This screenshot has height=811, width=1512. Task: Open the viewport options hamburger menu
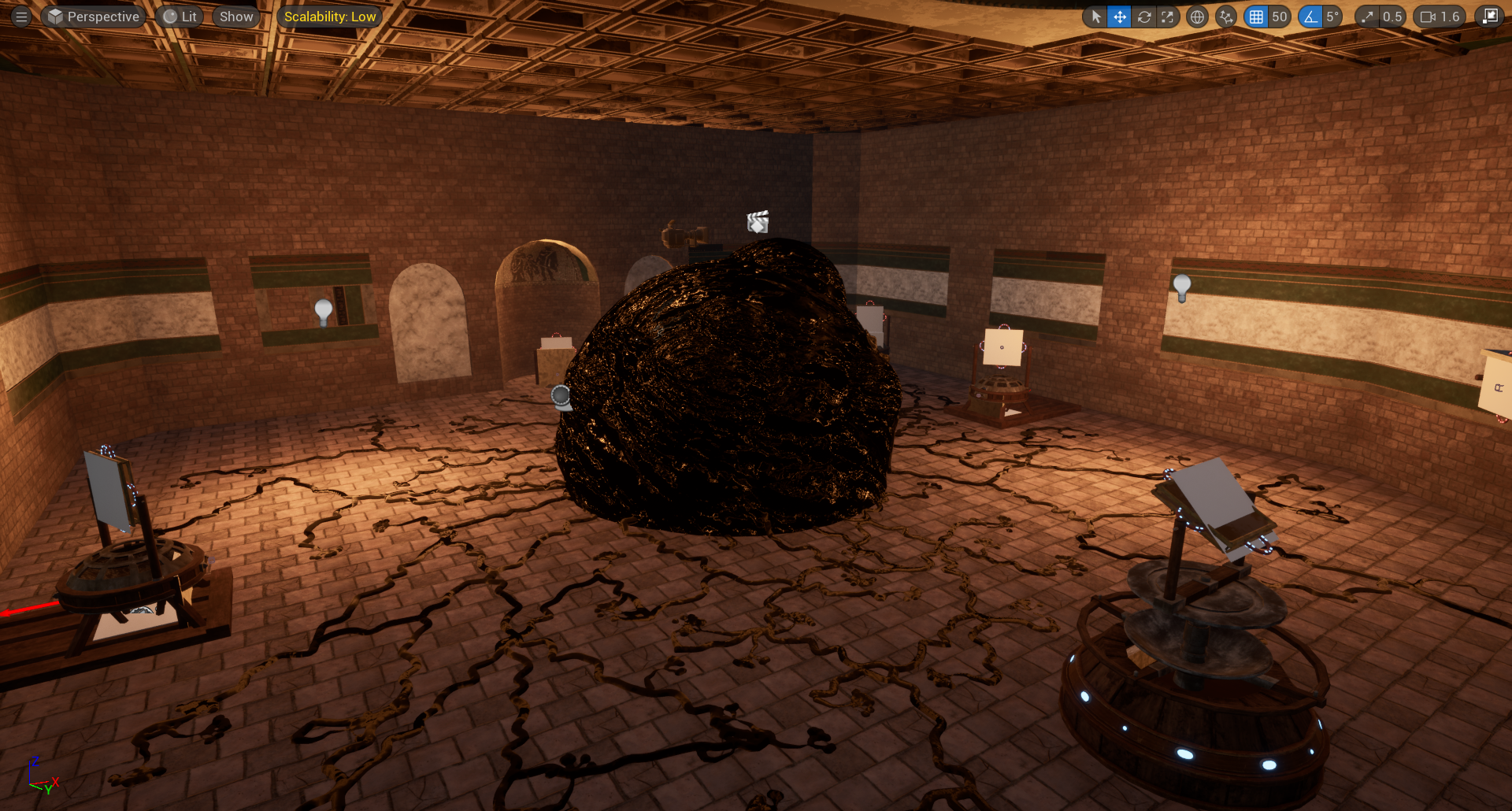(21, 17)
